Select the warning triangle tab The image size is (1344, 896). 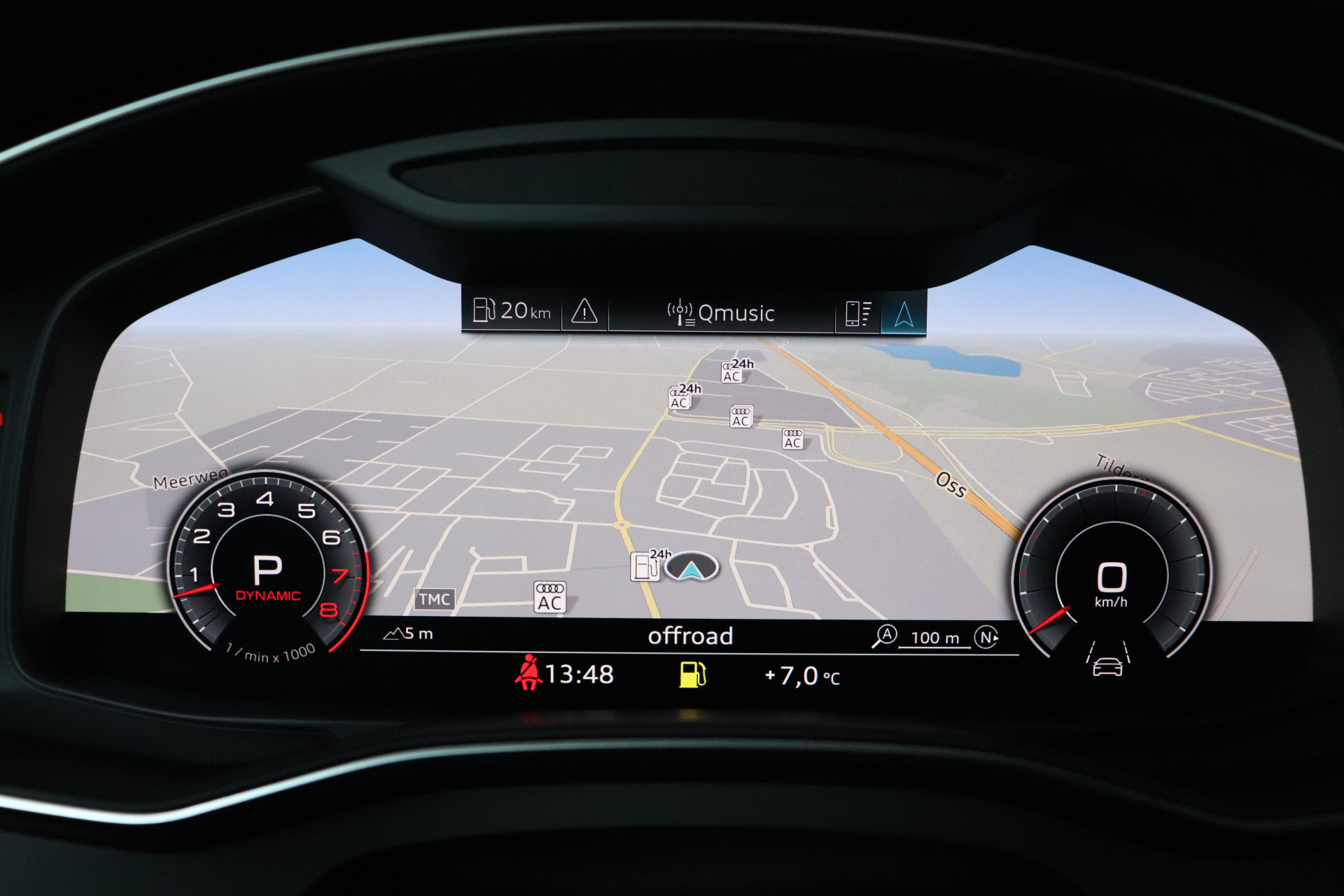[584, 311]
